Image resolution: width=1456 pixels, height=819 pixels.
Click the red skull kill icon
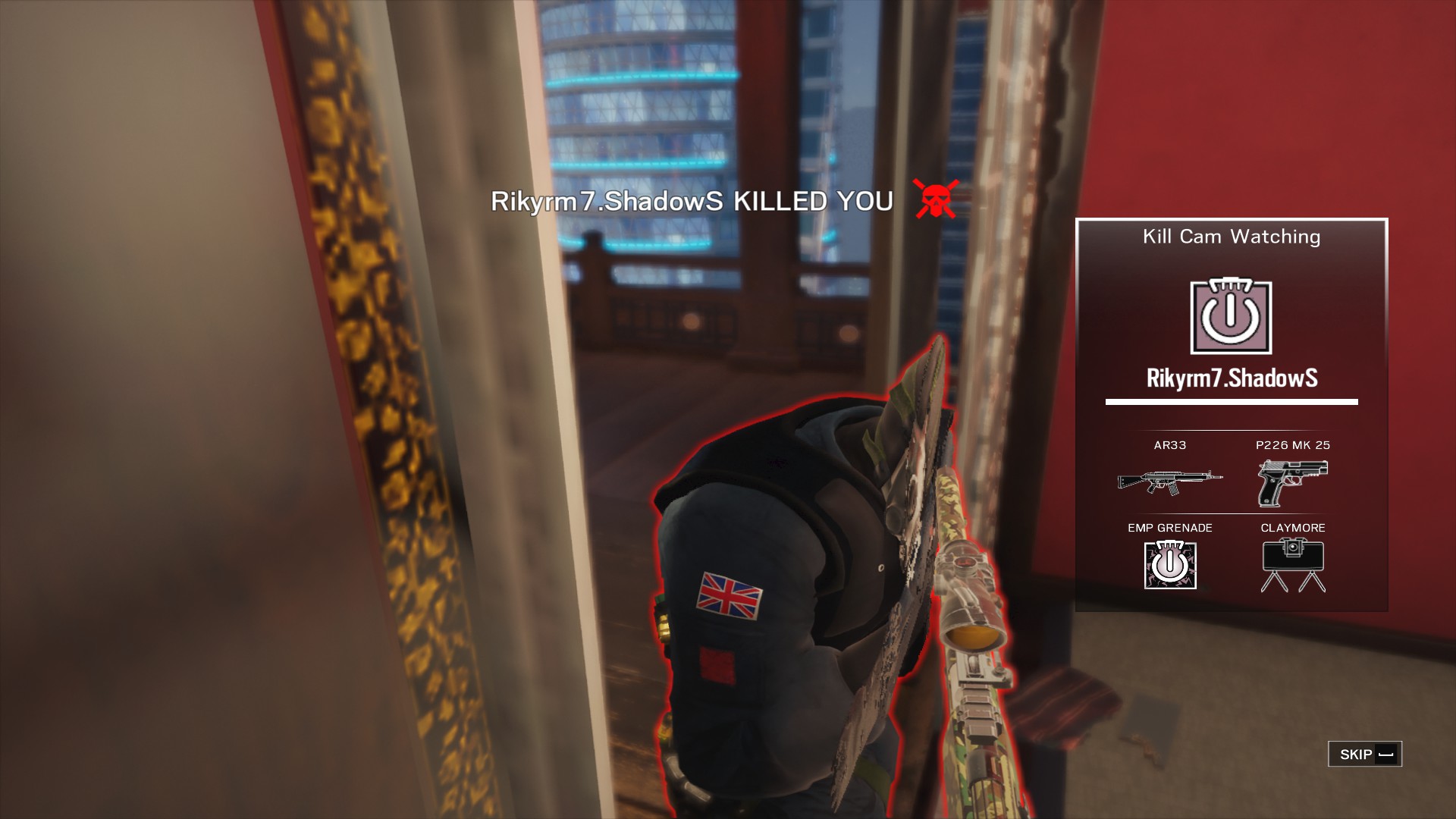click(934, 200)
